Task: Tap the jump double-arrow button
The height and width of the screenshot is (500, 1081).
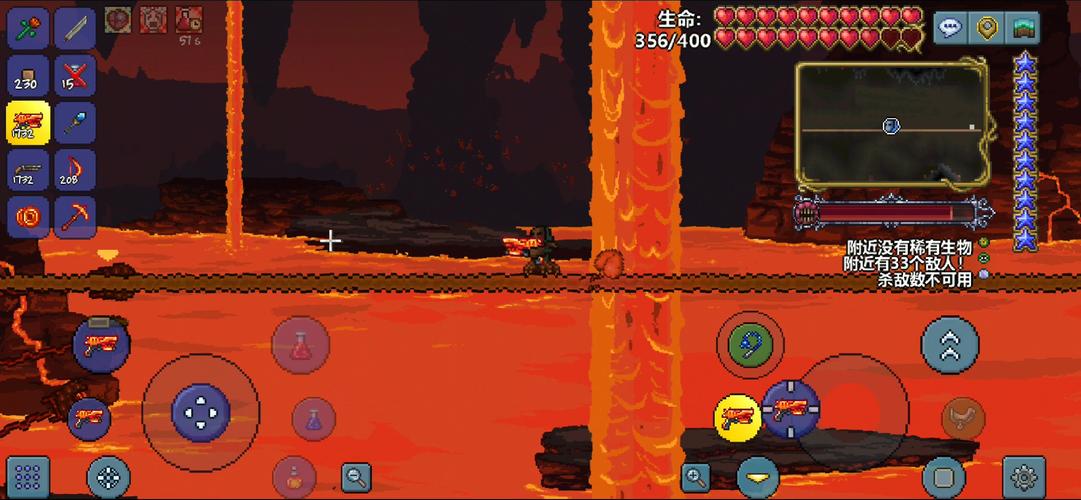Action: point(949,344)
